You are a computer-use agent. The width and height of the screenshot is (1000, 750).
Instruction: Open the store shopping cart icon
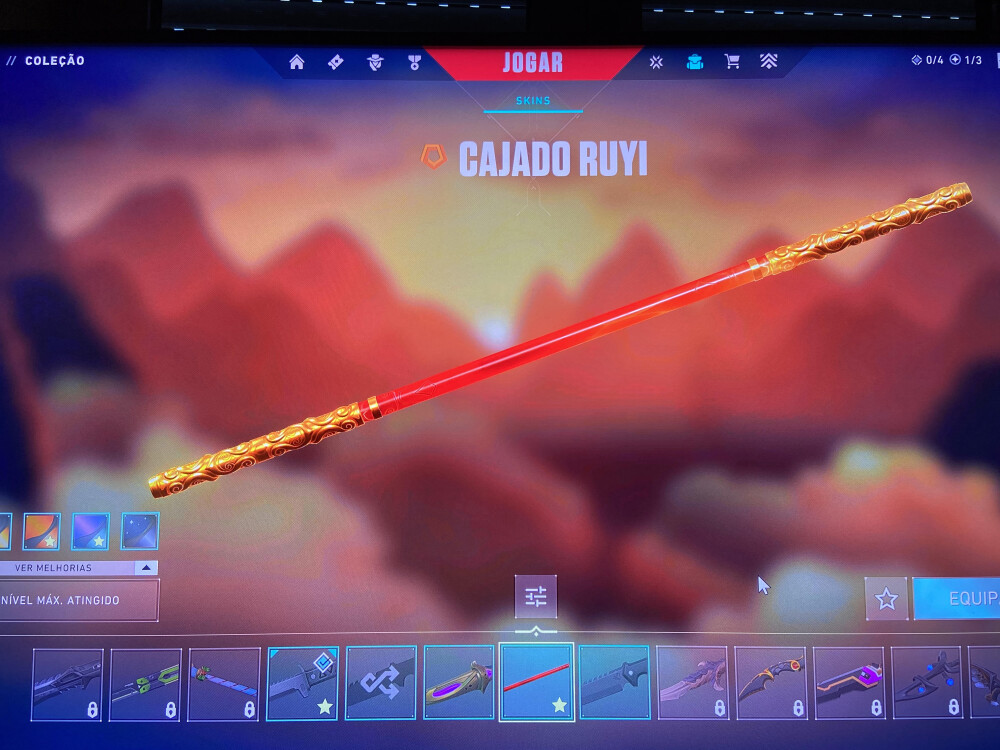(732, 62)
